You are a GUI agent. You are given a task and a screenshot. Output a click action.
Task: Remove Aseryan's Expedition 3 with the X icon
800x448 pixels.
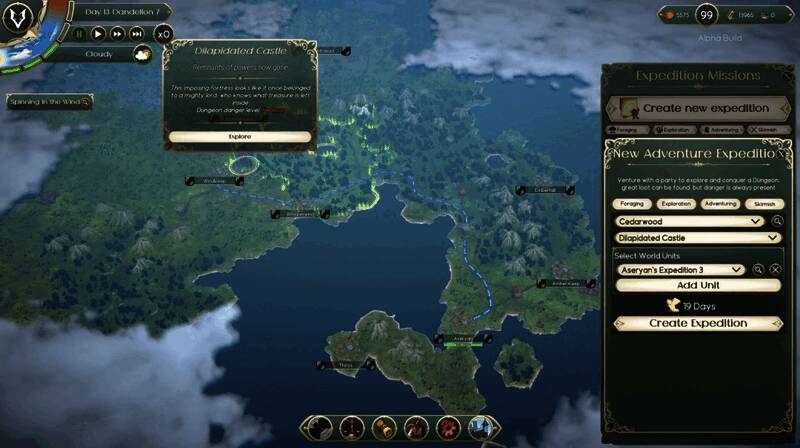pos(775,270)
